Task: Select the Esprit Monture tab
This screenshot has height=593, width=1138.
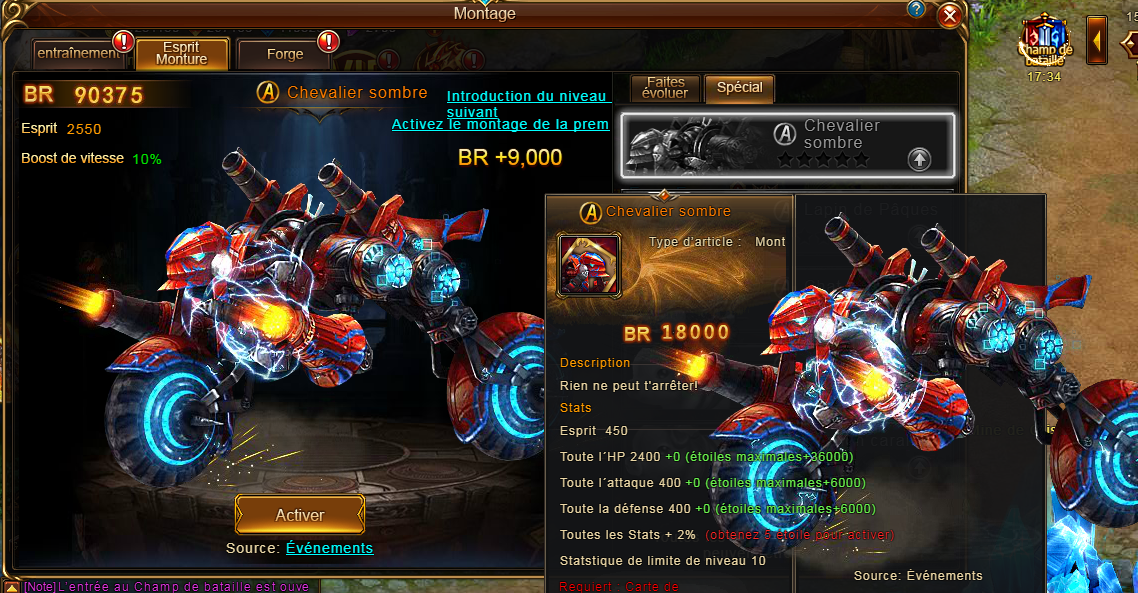Action: (x=182, y=53)
